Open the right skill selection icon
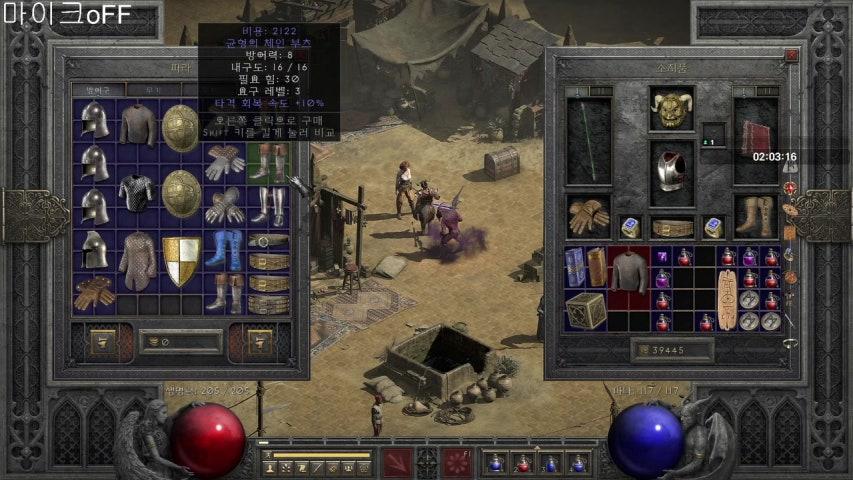Viewport: 853px width, 480px height. click(x=457, y=463)
